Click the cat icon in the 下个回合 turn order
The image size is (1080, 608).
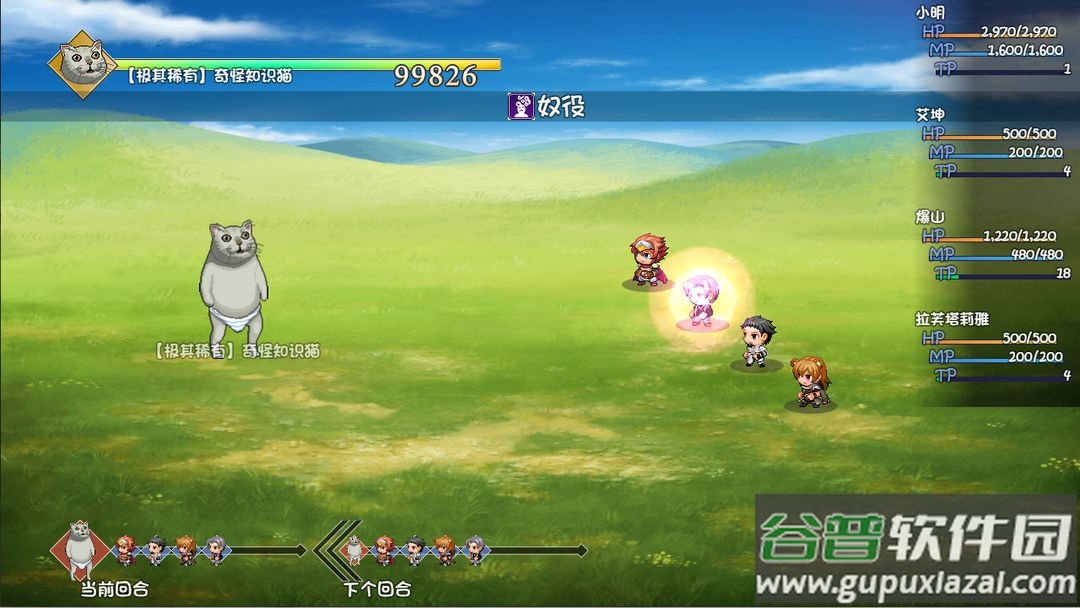[353, 549]
